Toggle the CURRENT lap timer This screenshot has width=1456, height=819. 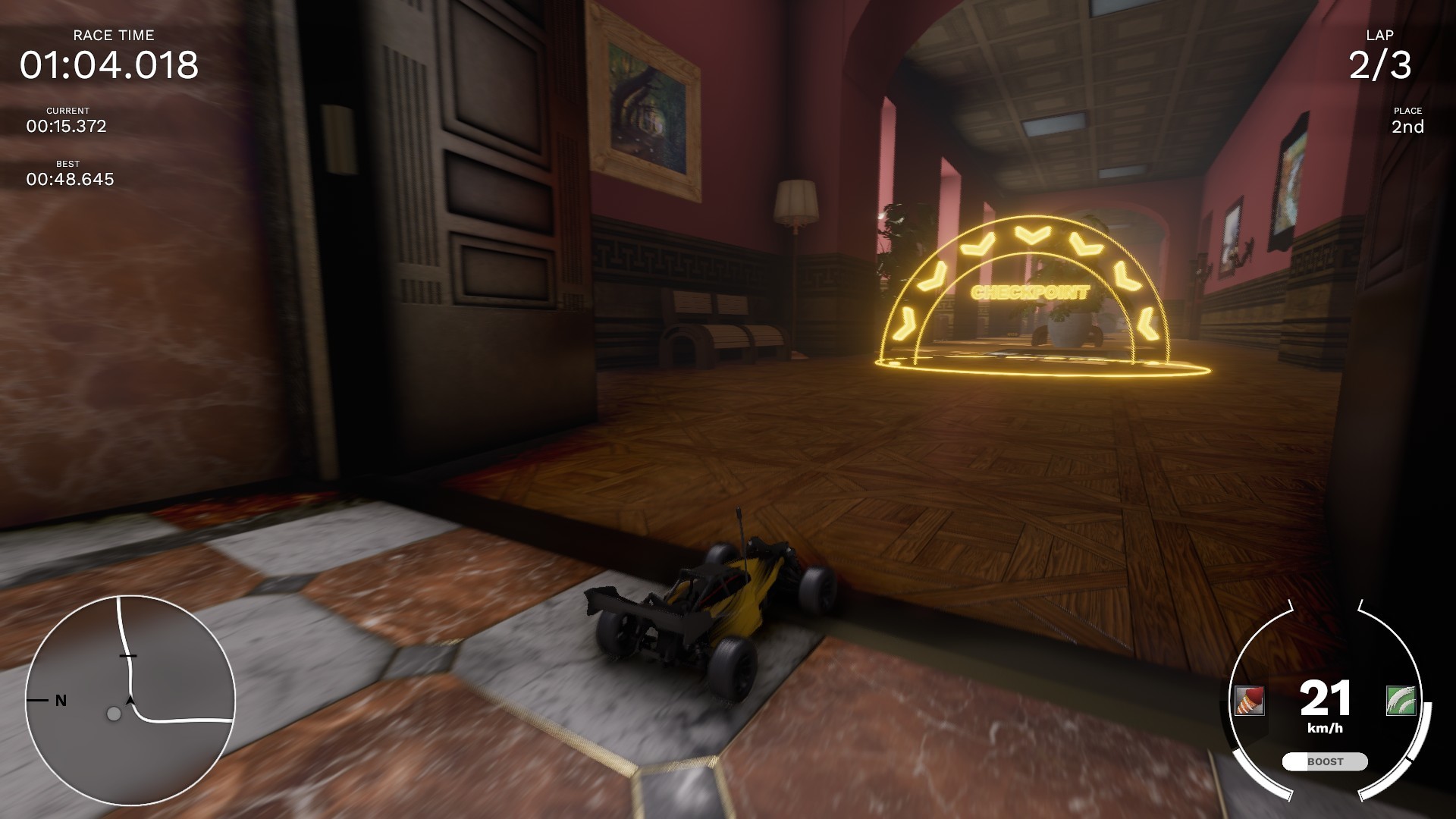click(67, 127)
